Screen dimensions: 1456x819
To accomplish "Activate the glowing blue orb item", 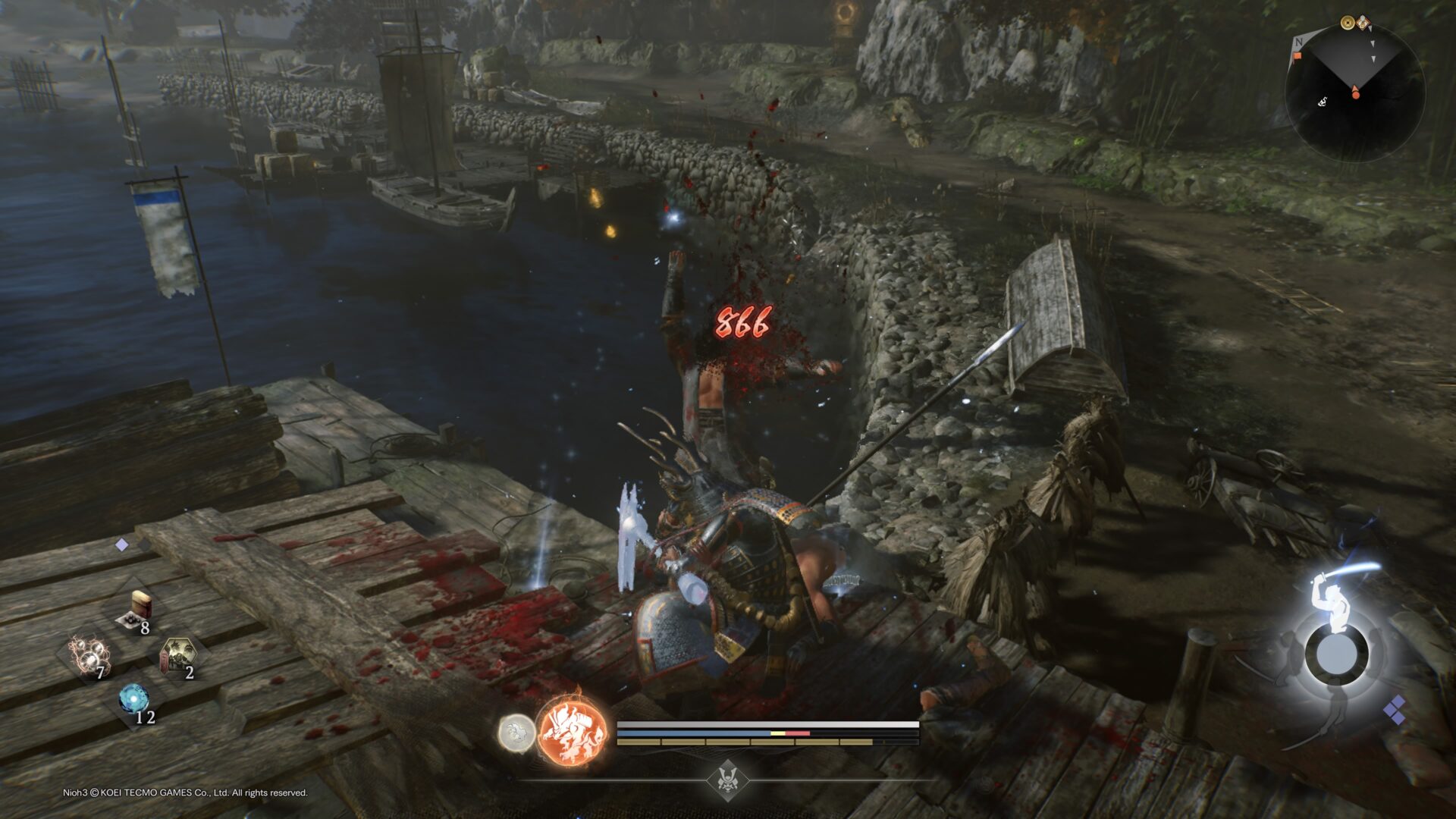I will pos(134,698).
